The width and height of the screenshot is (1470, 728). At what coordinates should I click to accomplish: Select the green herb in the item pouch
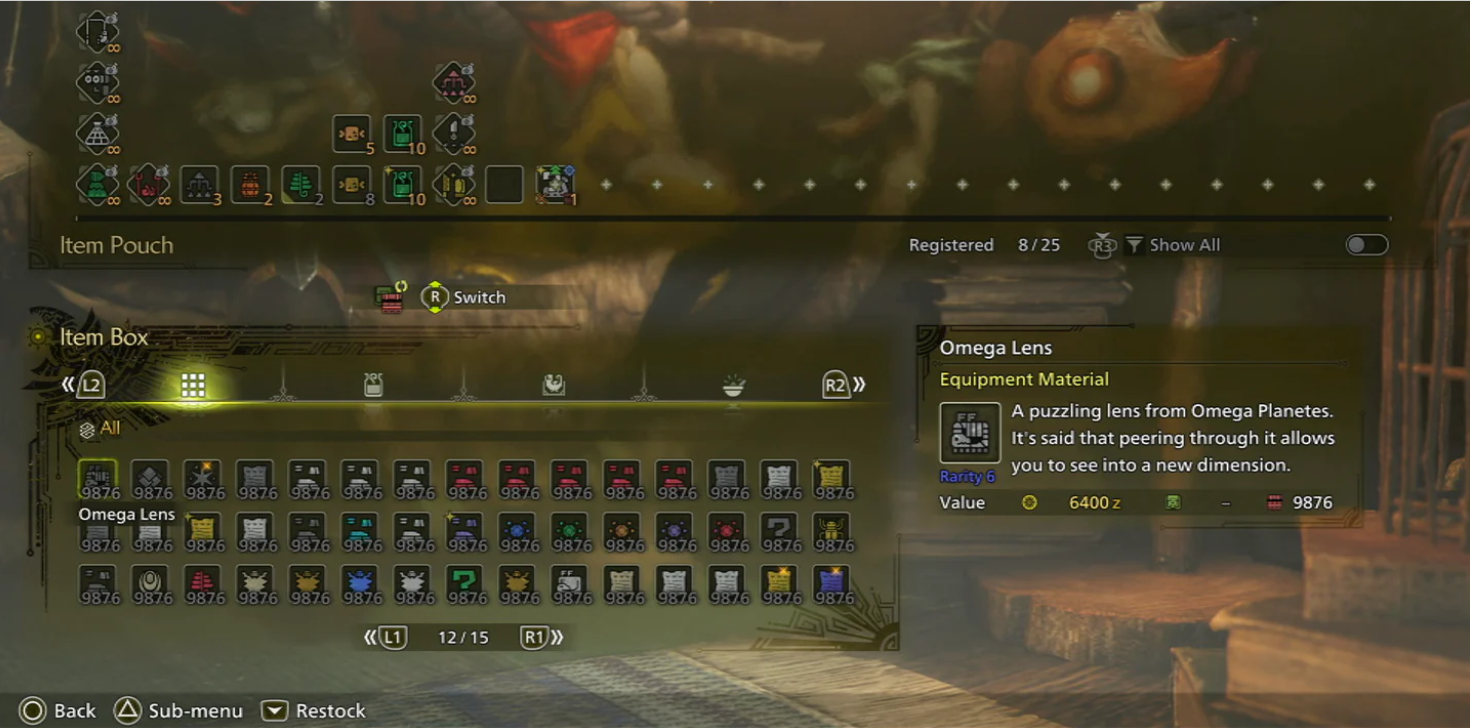pos(301,185)
